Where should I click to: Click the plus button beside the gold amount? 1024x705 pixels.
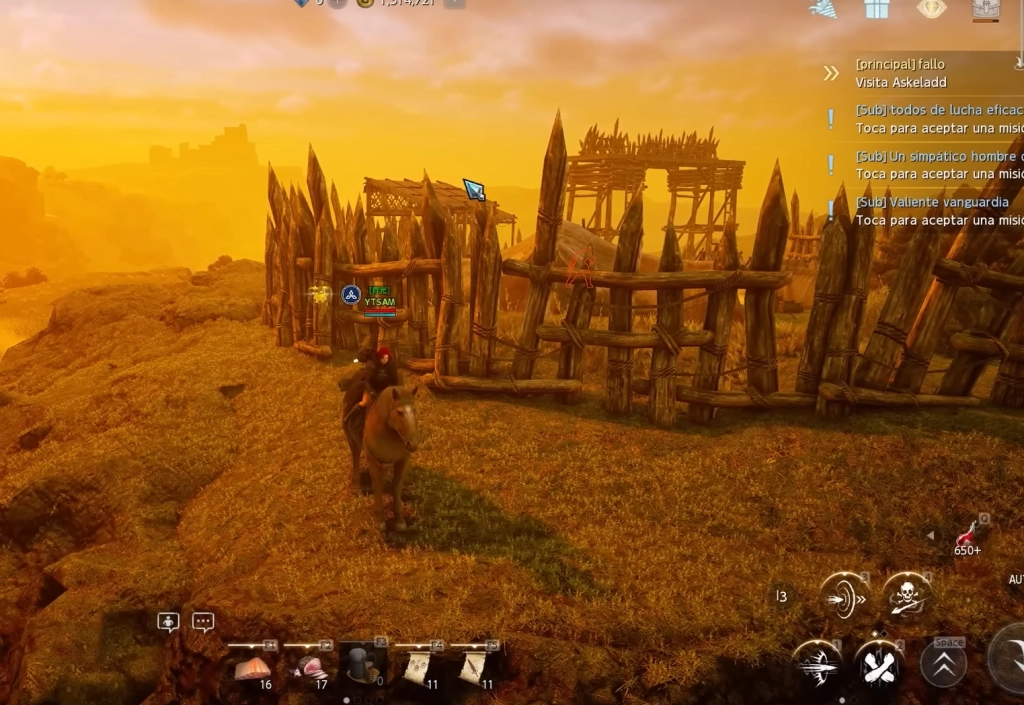455,3
